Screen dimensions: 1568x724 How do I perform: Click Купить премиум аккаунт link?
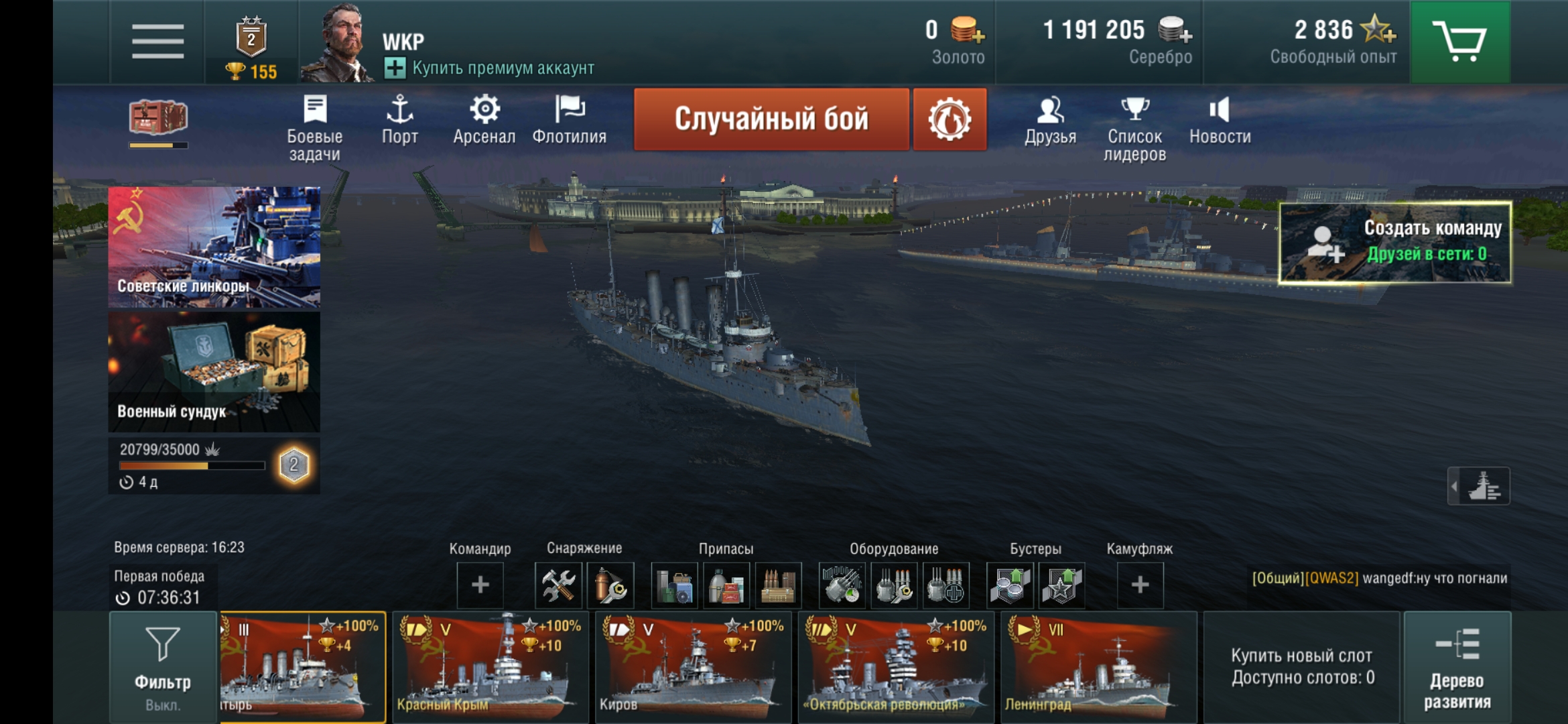pyautogui.click(x=489, y=68)
